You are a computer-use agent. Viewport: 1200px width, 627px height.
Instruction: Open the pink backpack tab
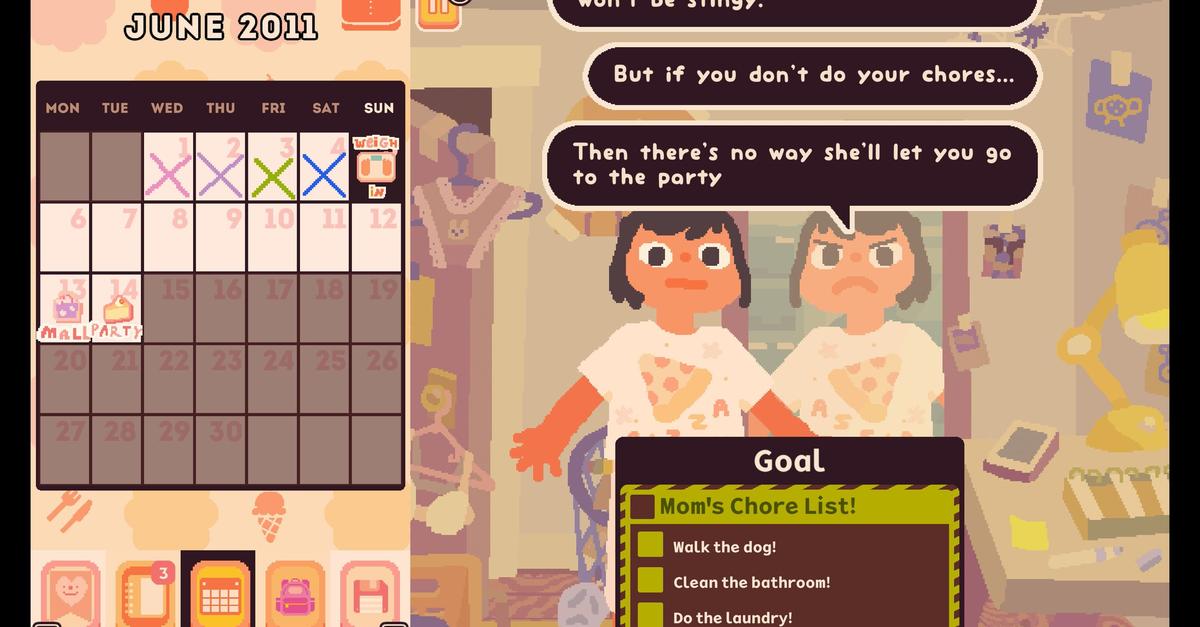pyautogui.click(x=295, y=594)
